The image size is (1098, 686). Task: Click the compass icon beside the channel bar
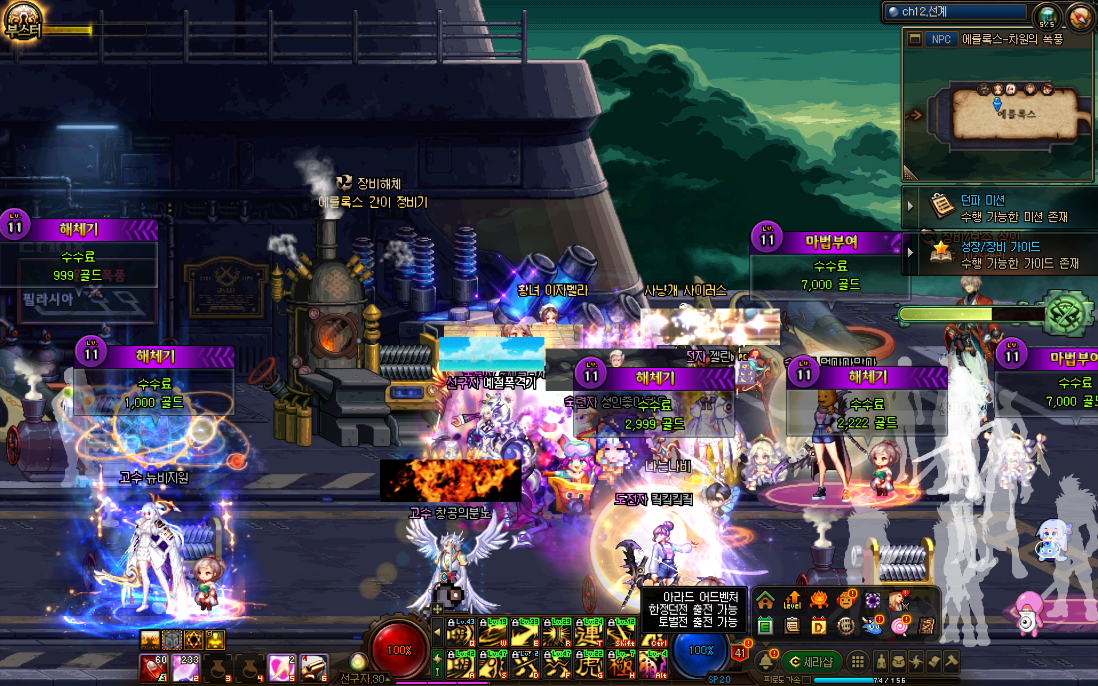(x=1080, y=16)
